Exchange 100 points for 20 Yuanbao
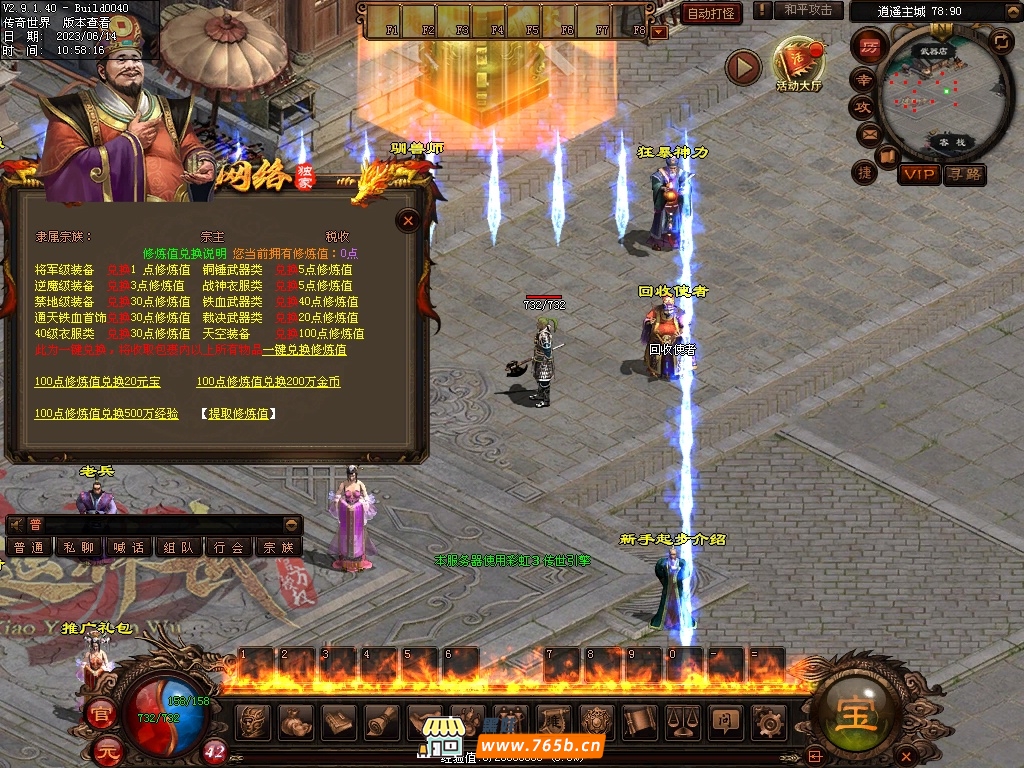 tap(97, 382)
